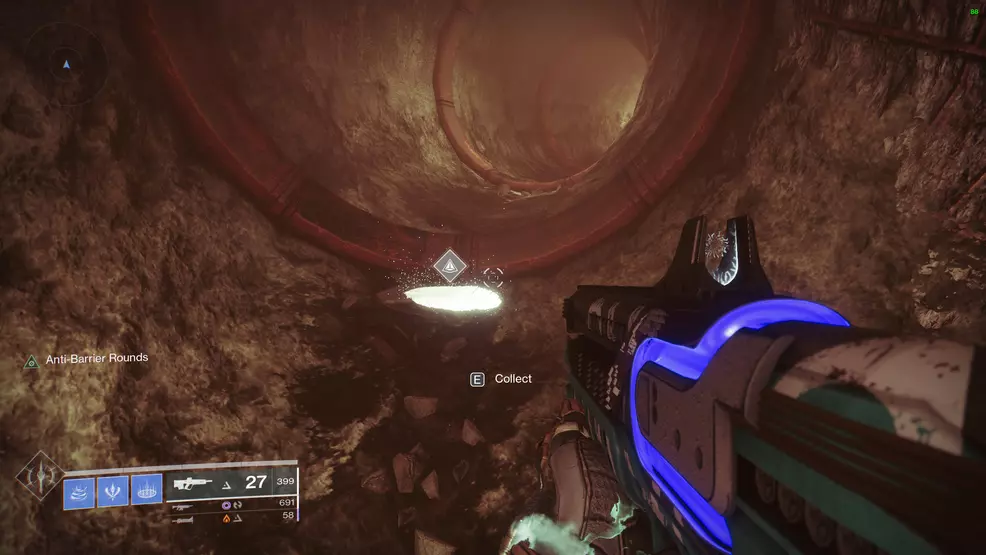Use the melee ability icon

[112, 492]
